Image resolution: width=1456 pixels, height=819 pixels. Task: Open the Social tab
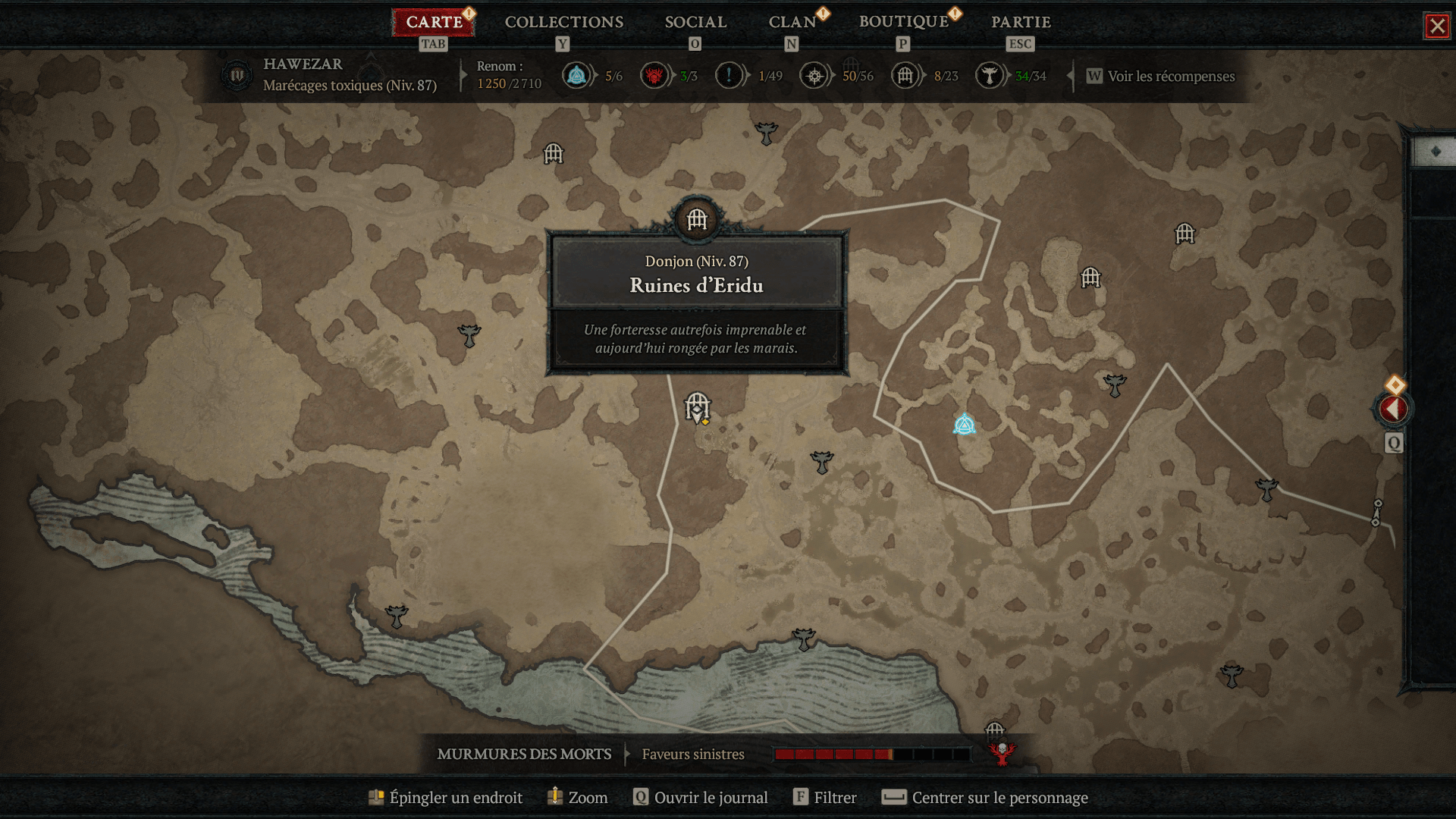point(695,22)
